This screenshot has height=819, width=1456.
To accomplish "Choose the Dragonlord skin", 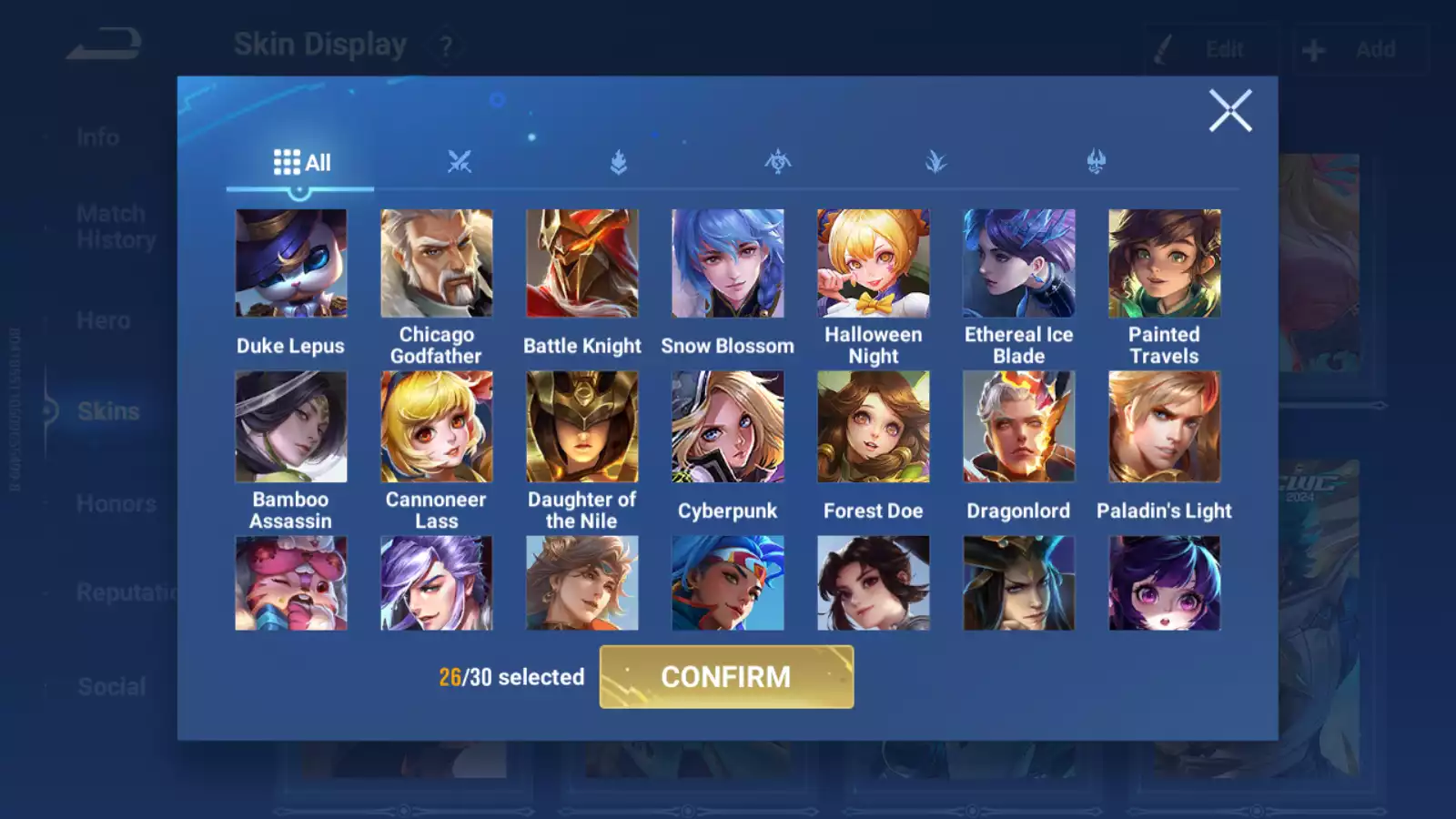I will coord(1019,427).
